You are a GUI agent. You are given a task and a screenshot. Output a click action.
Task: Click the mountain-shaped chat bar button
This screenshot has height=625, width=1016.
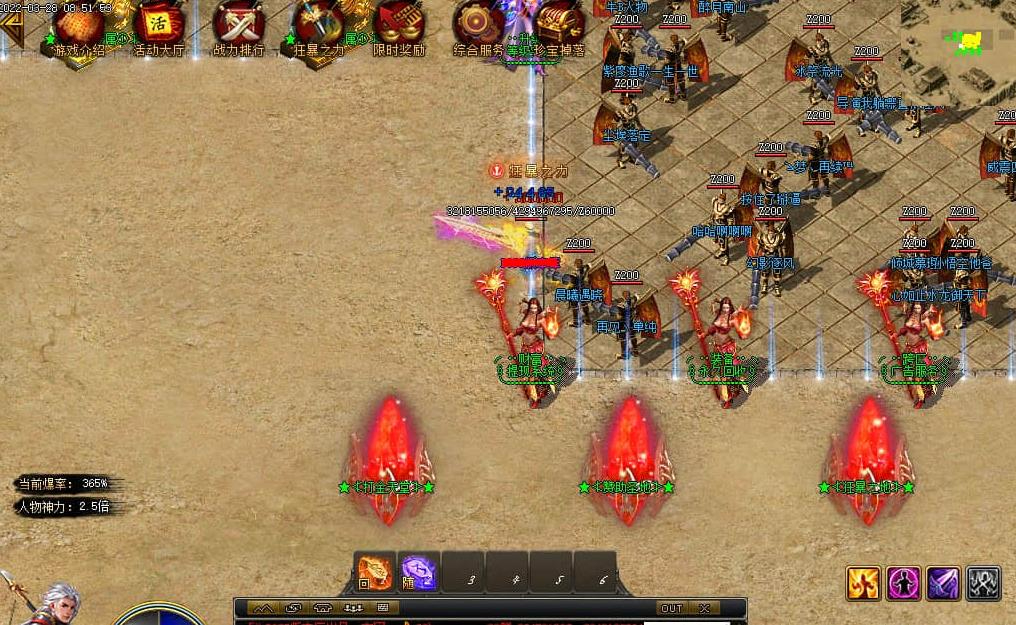coord(263,608)
